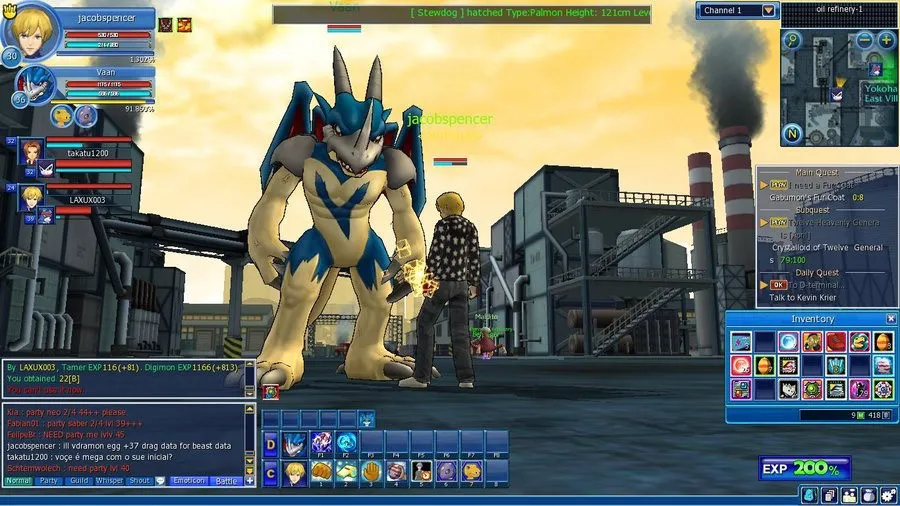The width and height of the screenshot is (900, 506).
Task: Click the minimap magnifier search button
Action: click(x=792, y=41)
